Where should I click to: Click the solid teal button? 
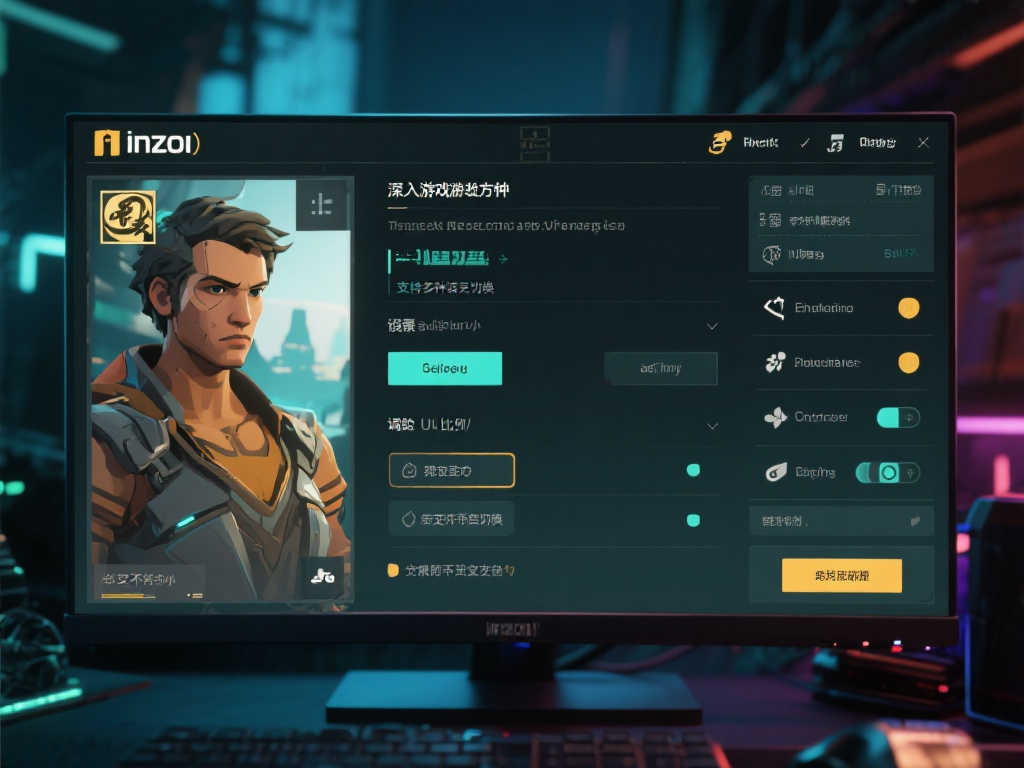[x=444, y=368]
